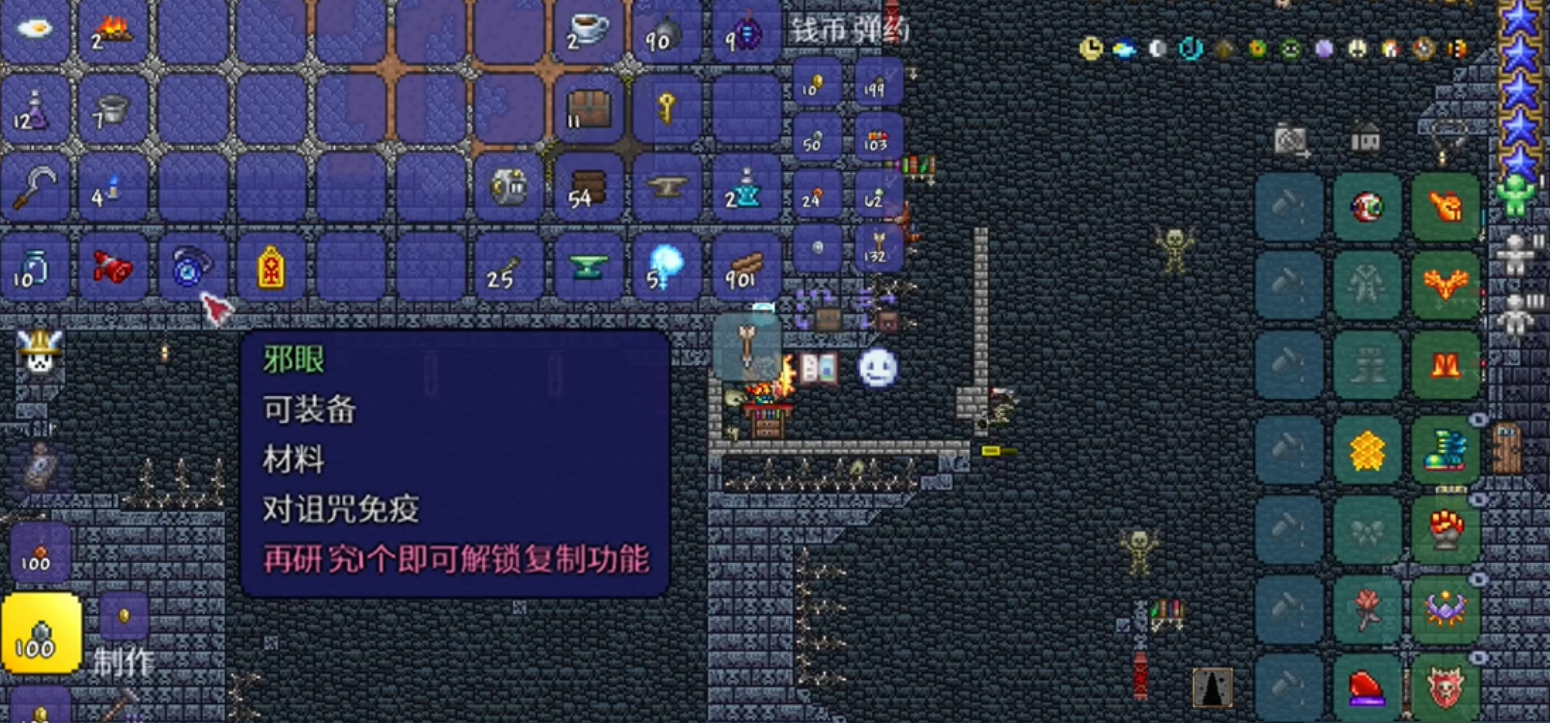The image size is (1550, 723).
Task: Toggle the gold watch time display
Action: (x=1091, y=48)
